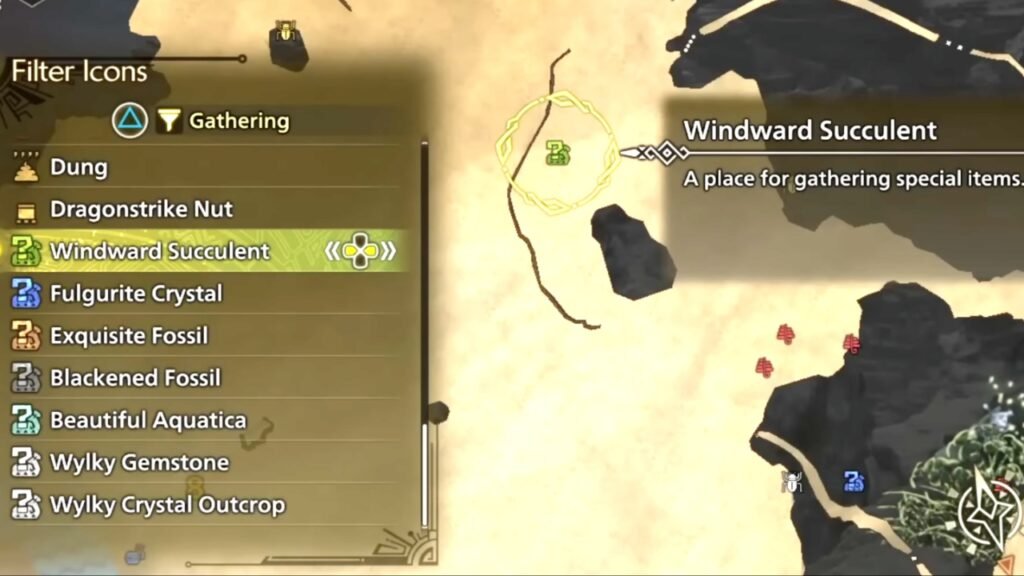The width and height of the screenshot is (1024, 576).
Task: Click the highlighted green Windward Succulent map marker
Action: (x=558, y=153)
